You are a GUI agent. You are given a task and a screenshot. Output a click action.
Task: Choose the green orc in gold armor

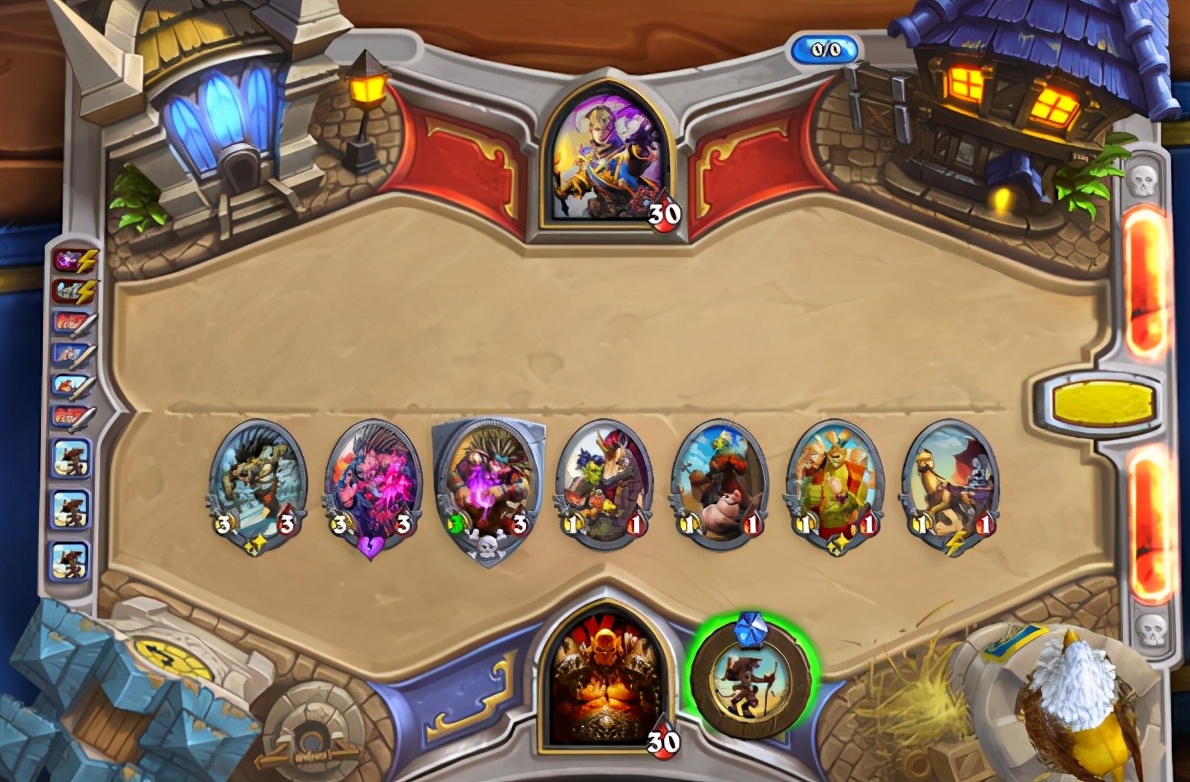[835, 483]
